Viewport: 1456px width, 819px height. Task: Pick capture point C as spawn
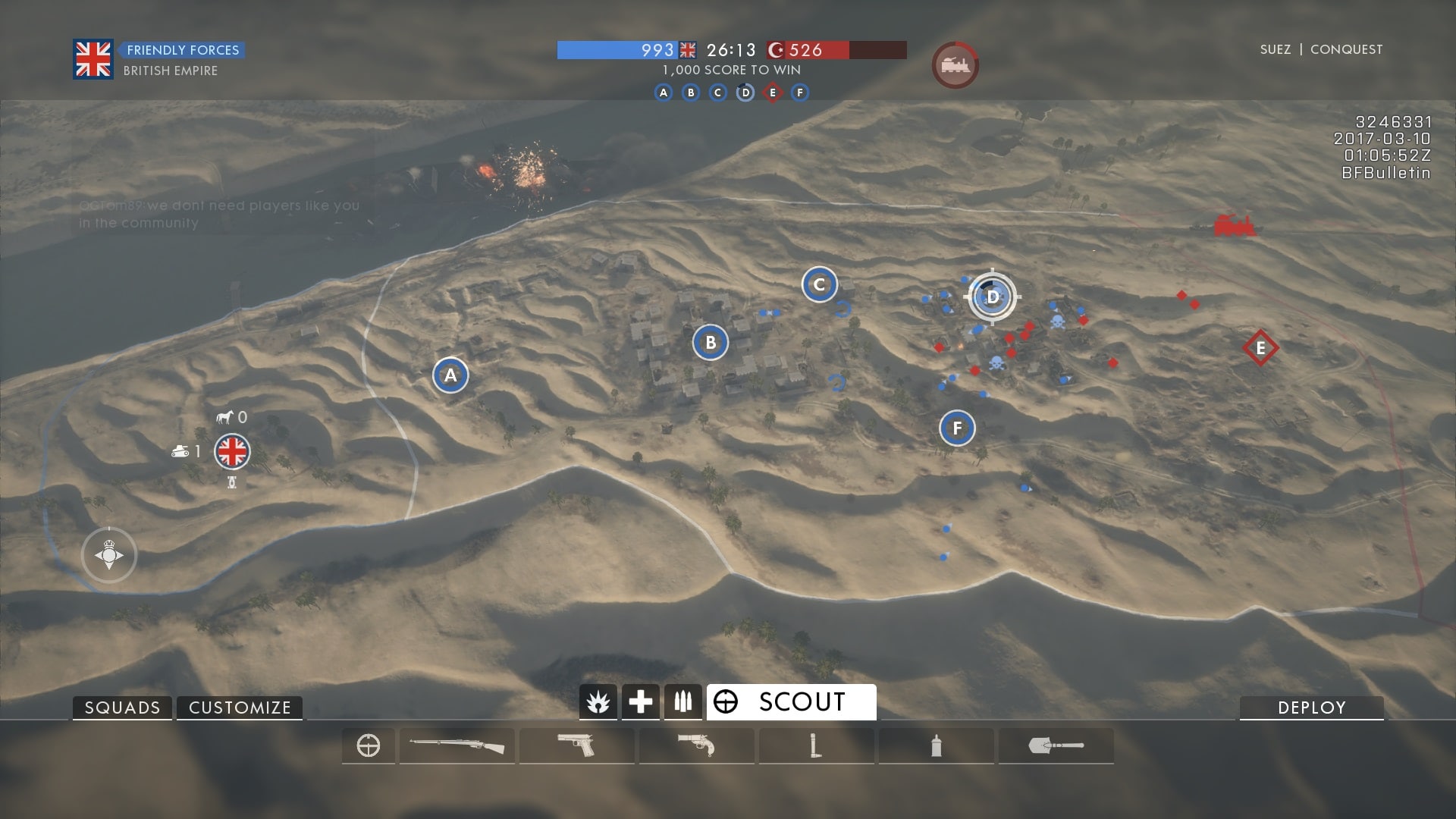click(819, 285)
